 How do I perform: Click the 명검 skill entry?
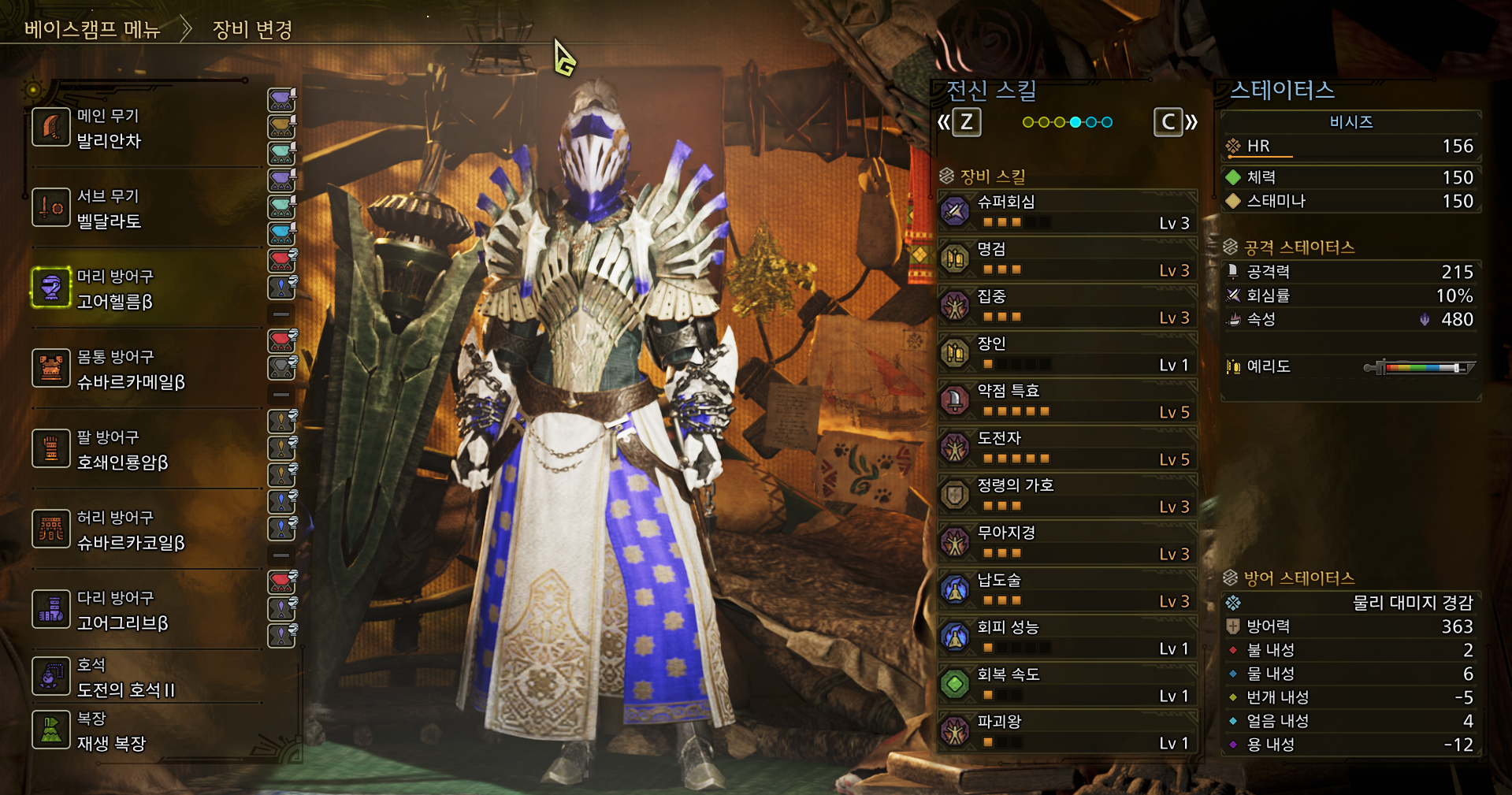tap(1068, 258)
